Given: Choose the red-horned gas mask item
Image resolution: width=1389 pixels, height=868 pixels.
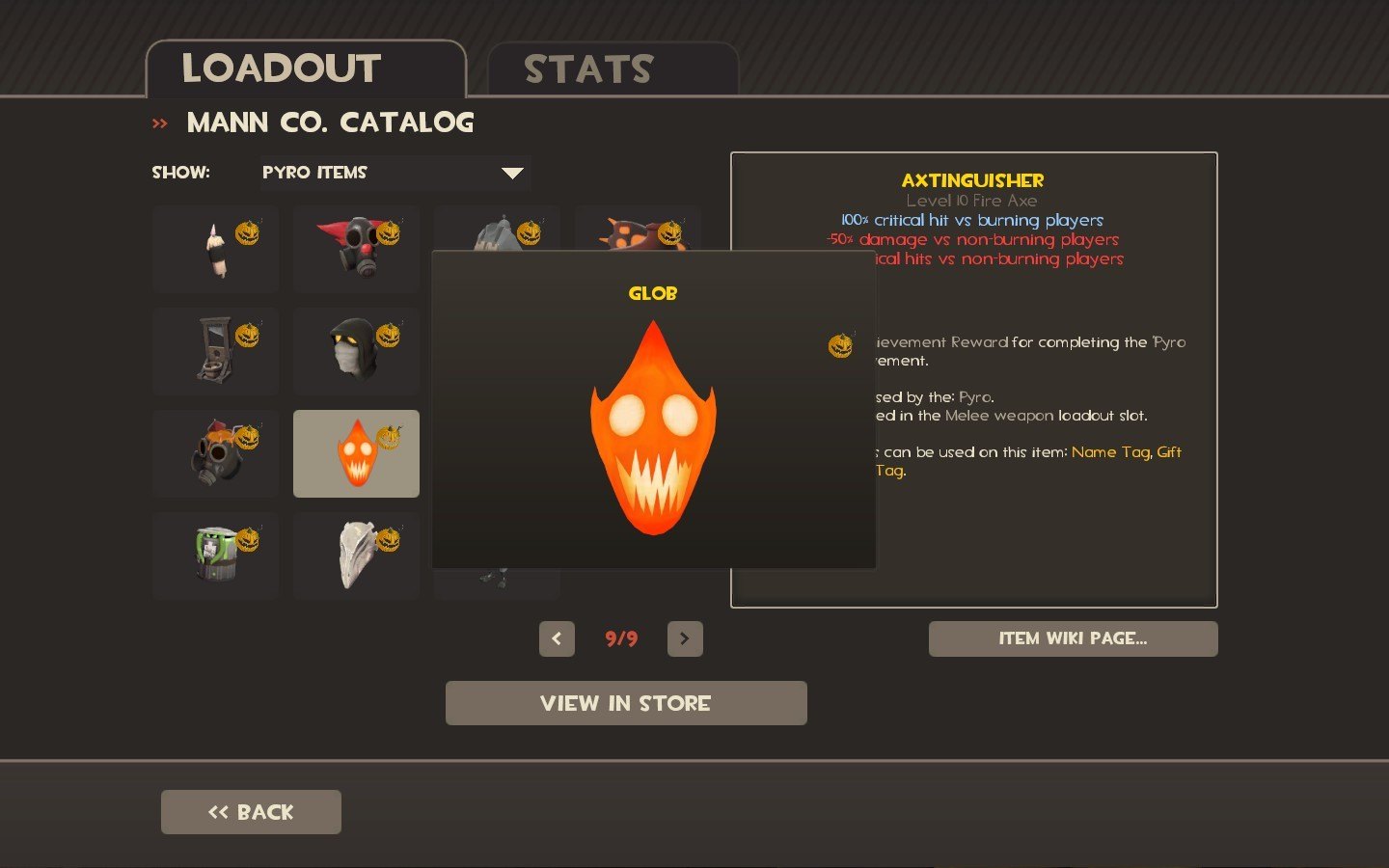Looking at the screenshot, I should (356, 249).
